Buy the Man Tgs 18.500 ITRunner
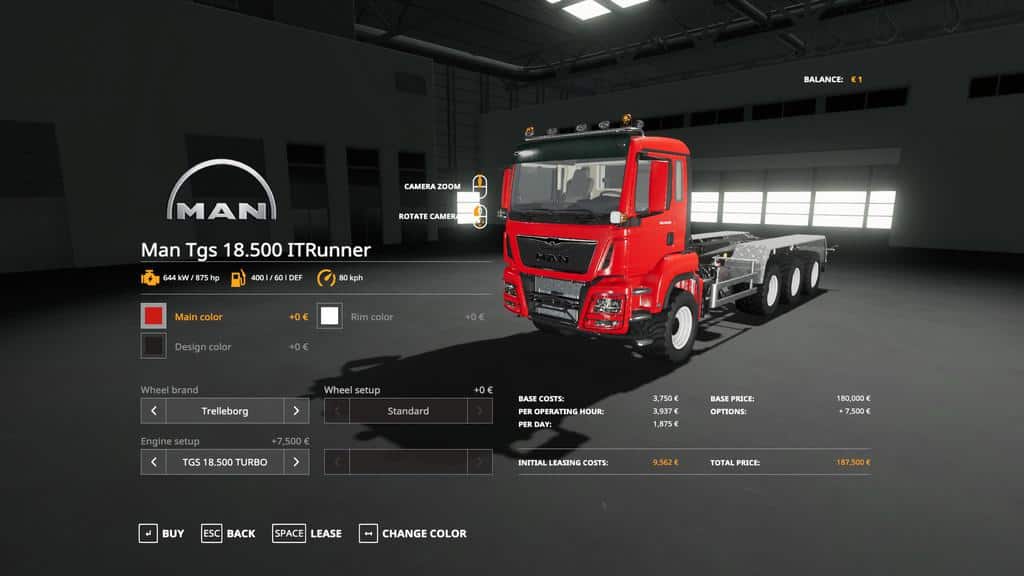Viewport: 1024px width, 576px height. (x=161, y=534)
